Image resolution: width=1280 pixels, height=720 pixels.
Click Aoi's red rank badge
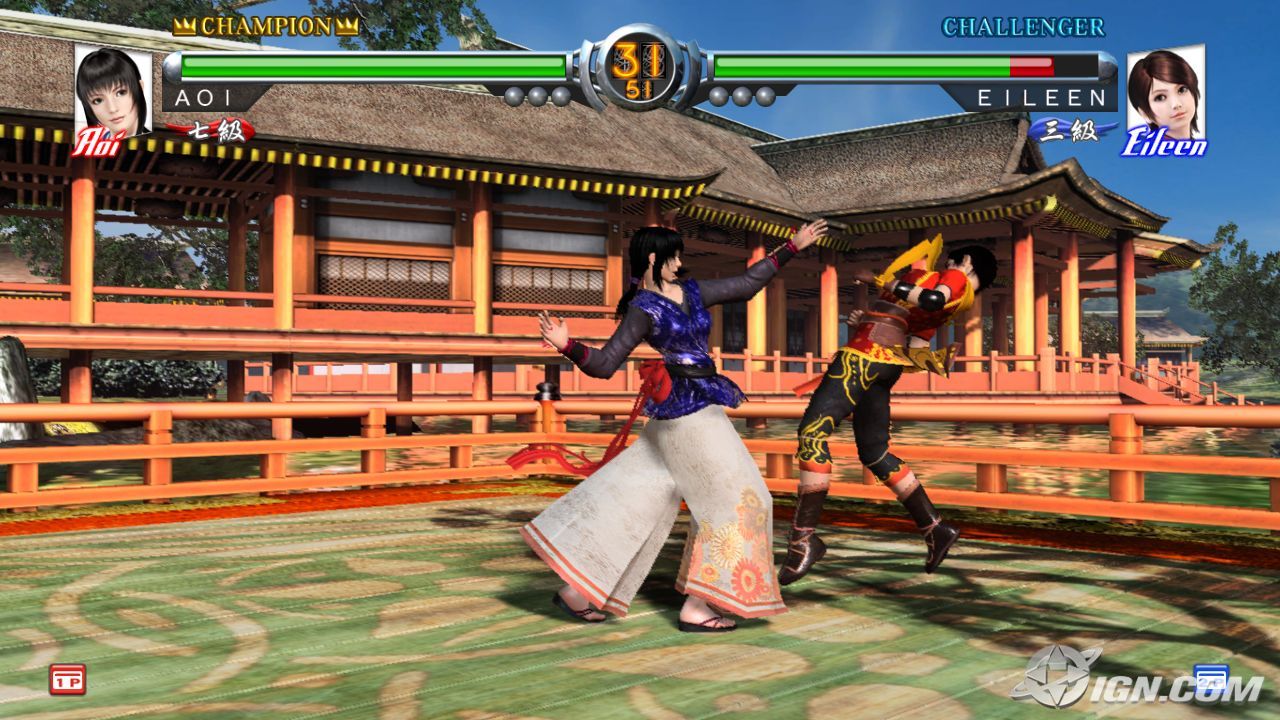(212, 130)
